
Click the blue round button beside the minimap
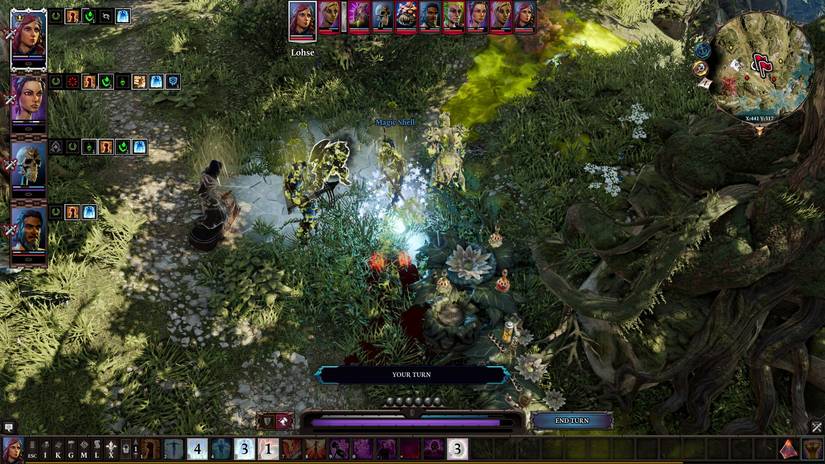702,50
